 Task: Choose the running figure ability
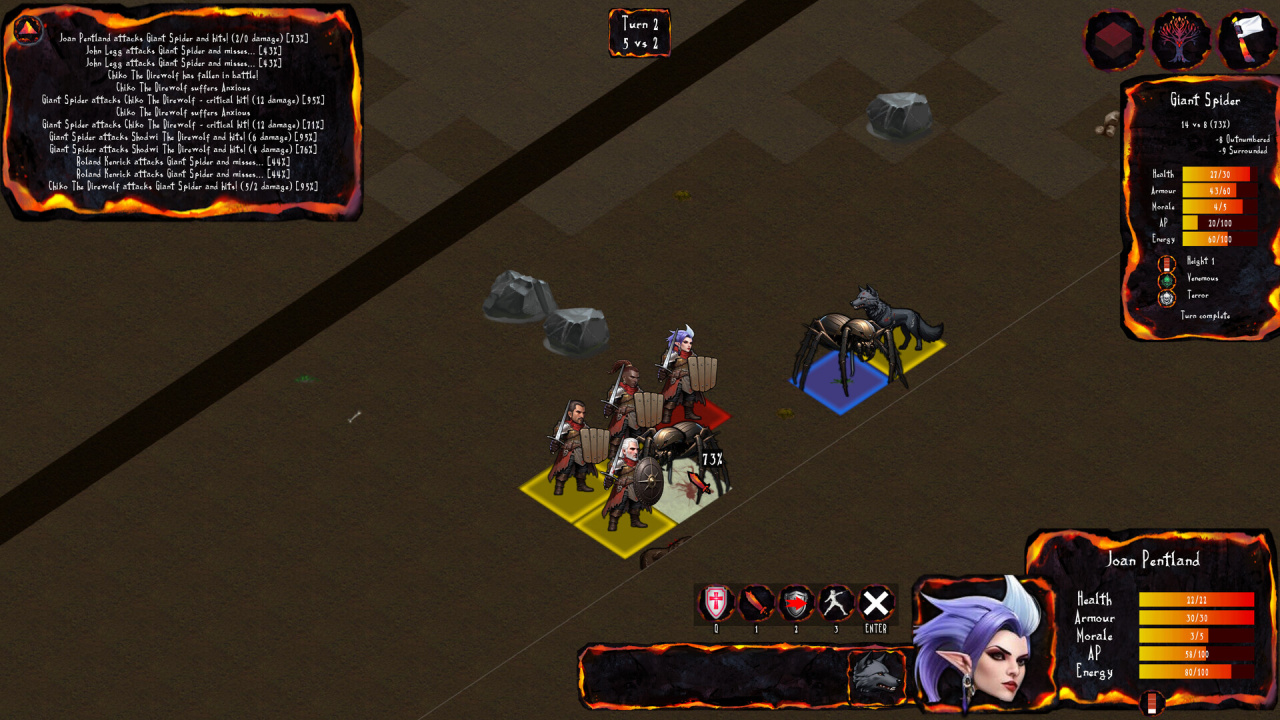(836, 603)
